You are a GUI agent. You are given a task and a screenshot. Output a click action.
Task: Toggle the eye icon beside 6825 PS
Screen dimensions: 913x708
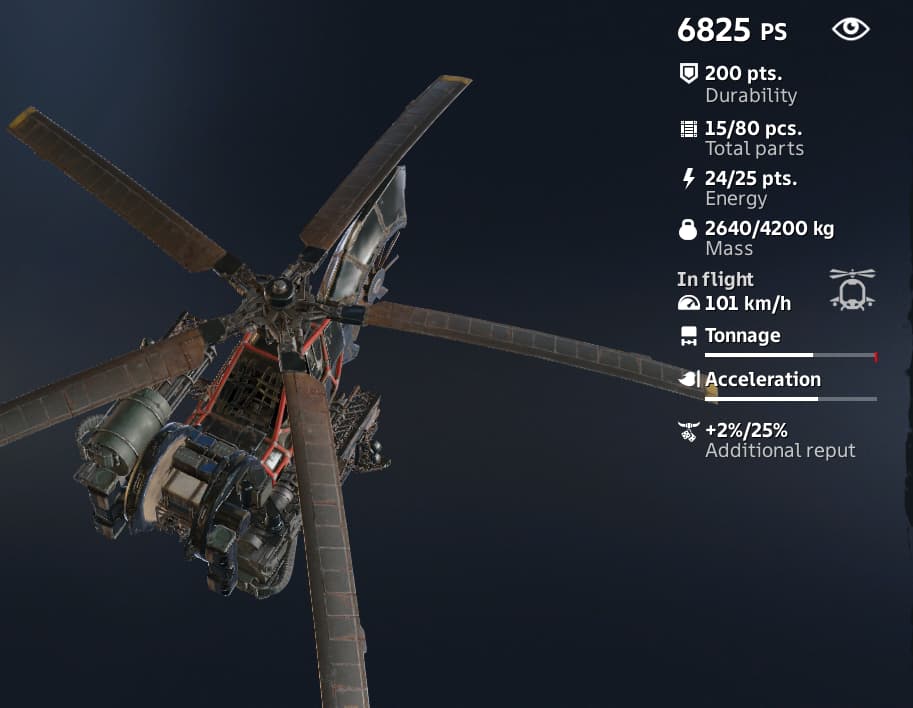pos(850,30)
